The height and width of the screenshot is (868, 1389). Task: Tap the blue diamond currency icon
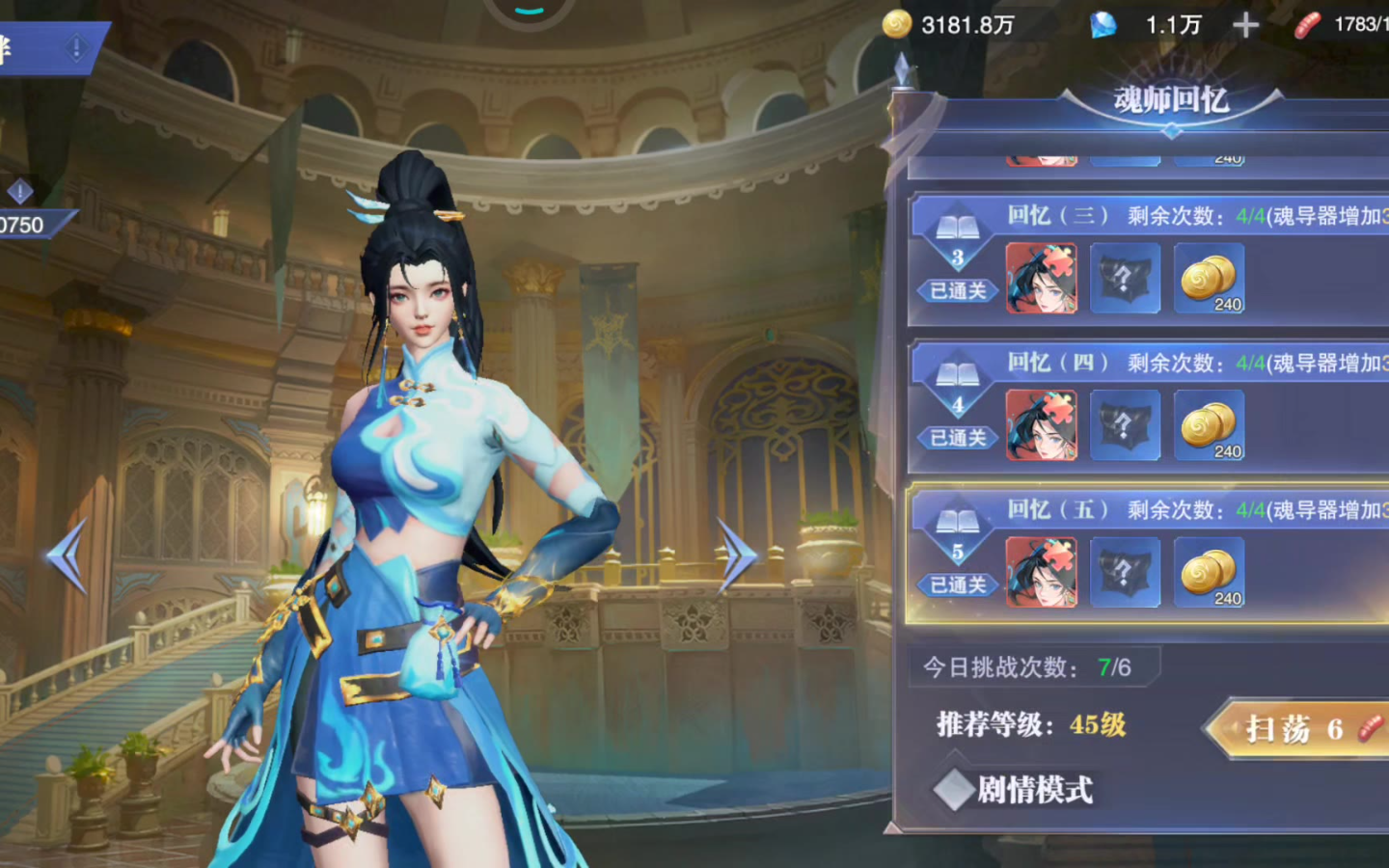(1103, 25)
